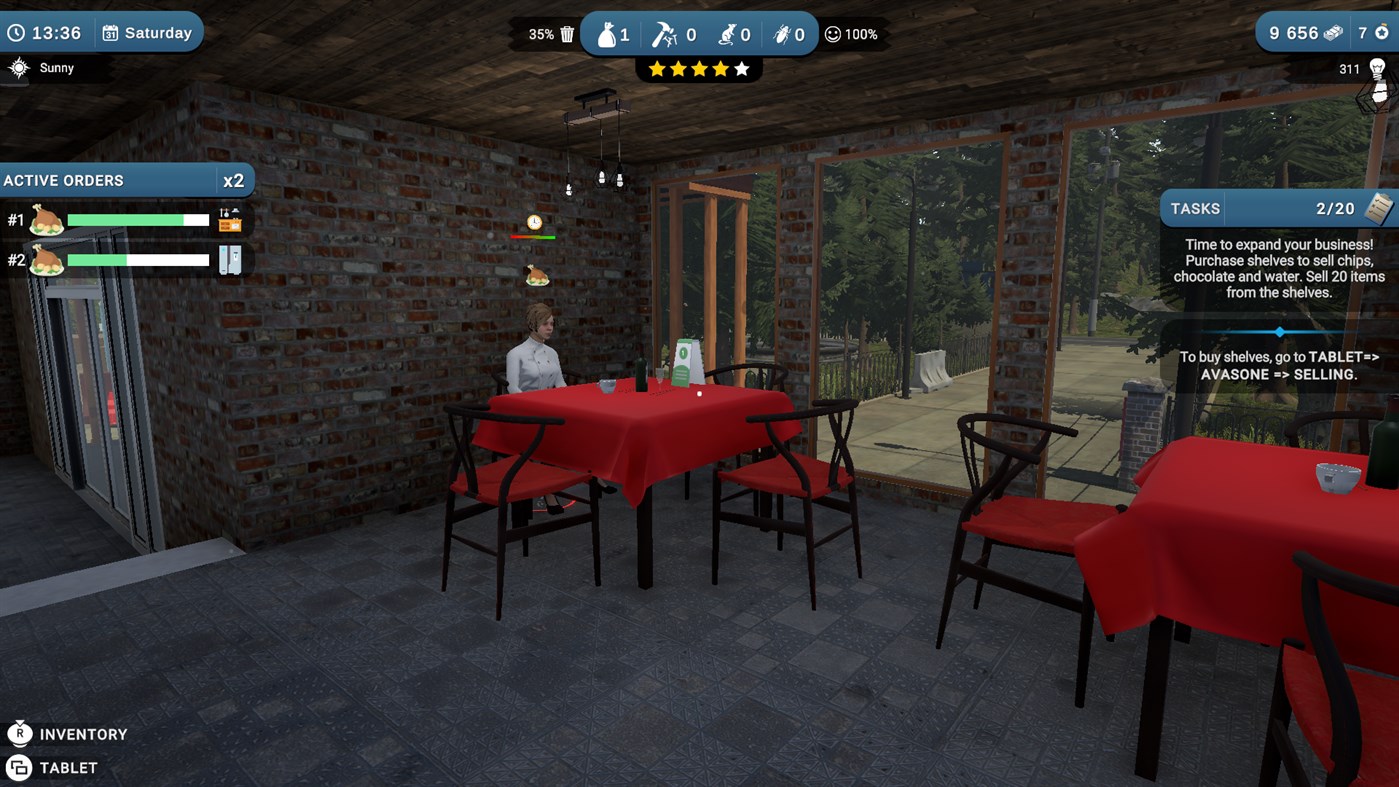Open the Inventory panel

click(x=68, y=733)
